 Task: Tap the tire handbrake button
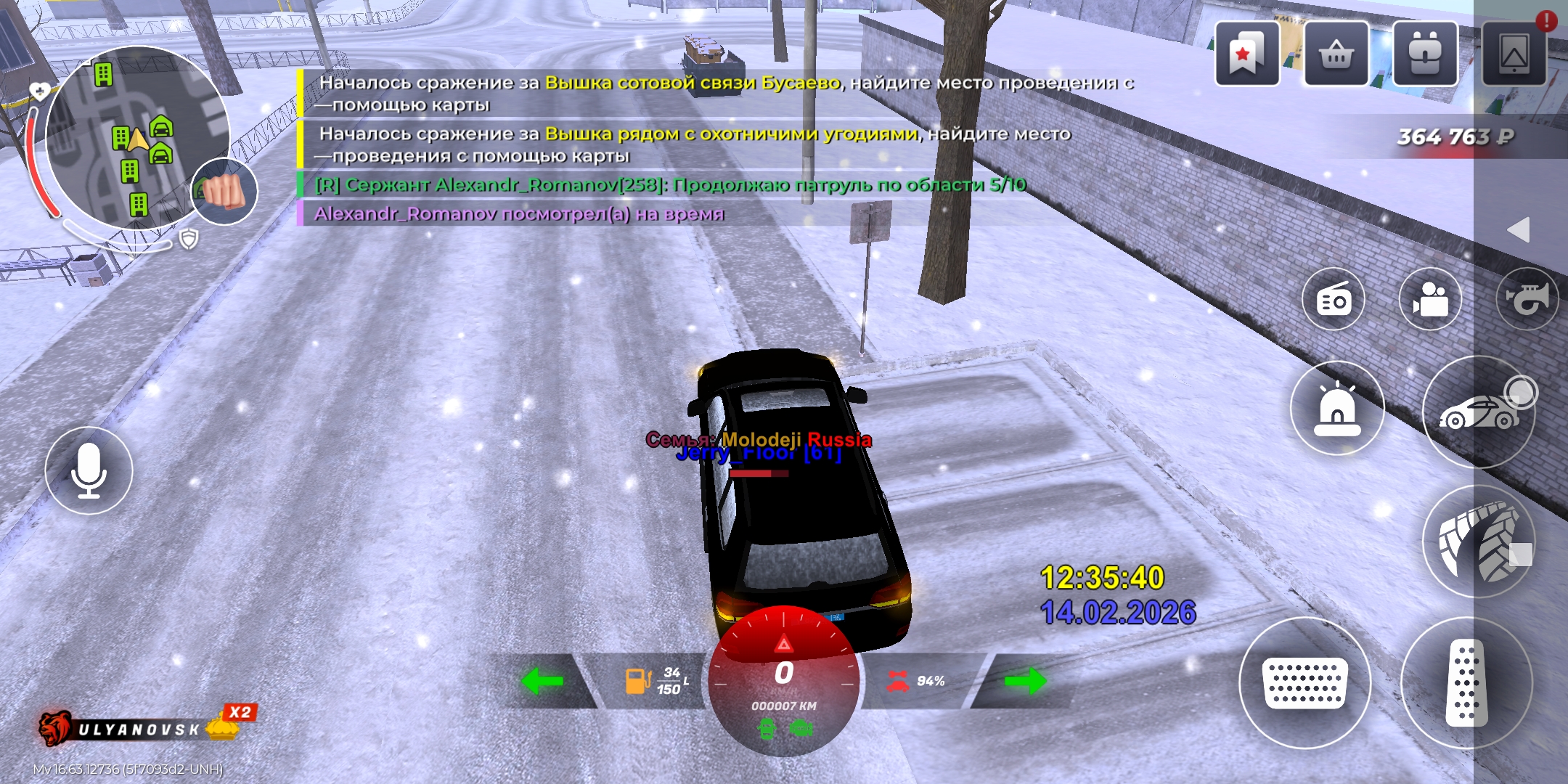(x=1479, y=542)
